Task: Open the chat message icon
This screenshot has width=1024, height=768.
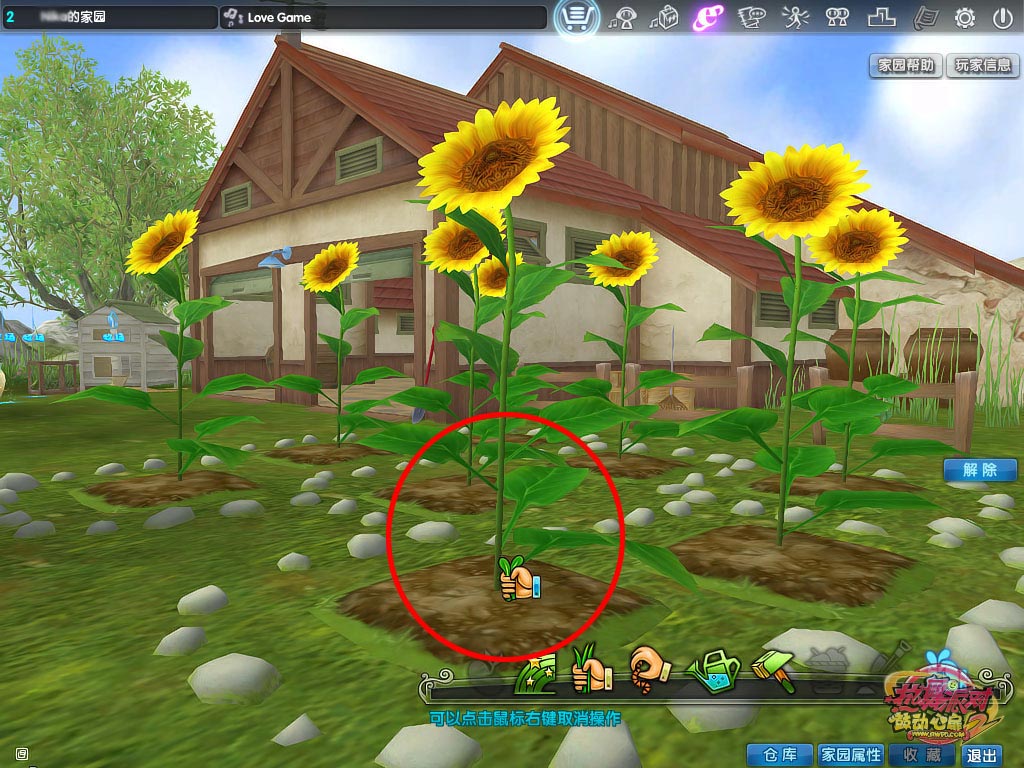Action: (751, 17)
